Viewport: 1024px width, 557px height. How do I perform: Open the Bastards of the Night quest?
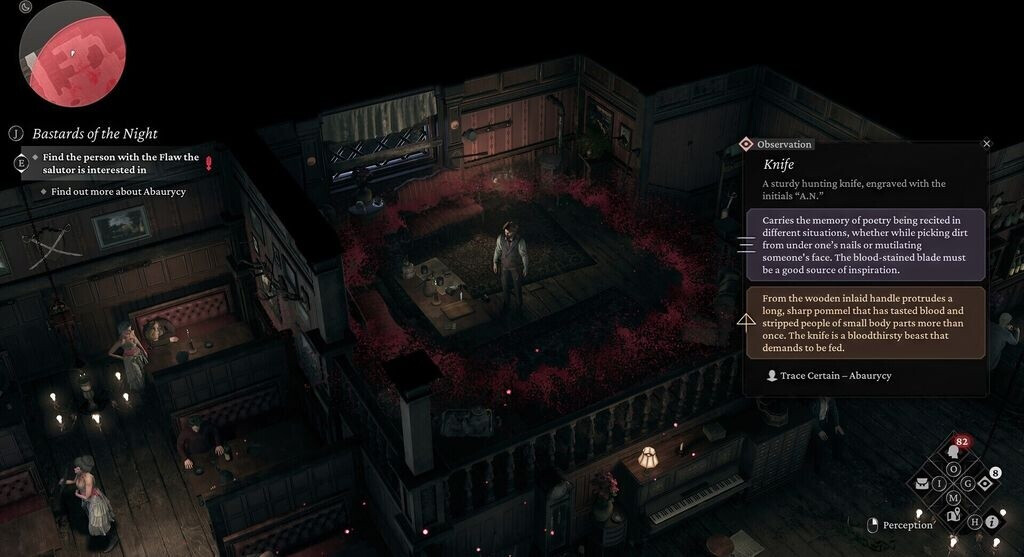pos(94,133)
